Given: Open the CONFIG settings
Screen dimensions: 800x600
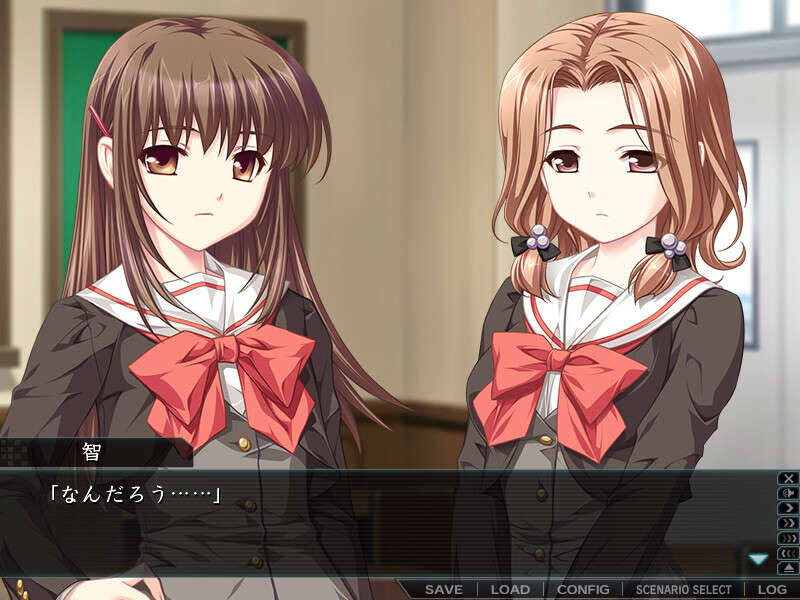Looking at the screenshot, I should [583, 589].
